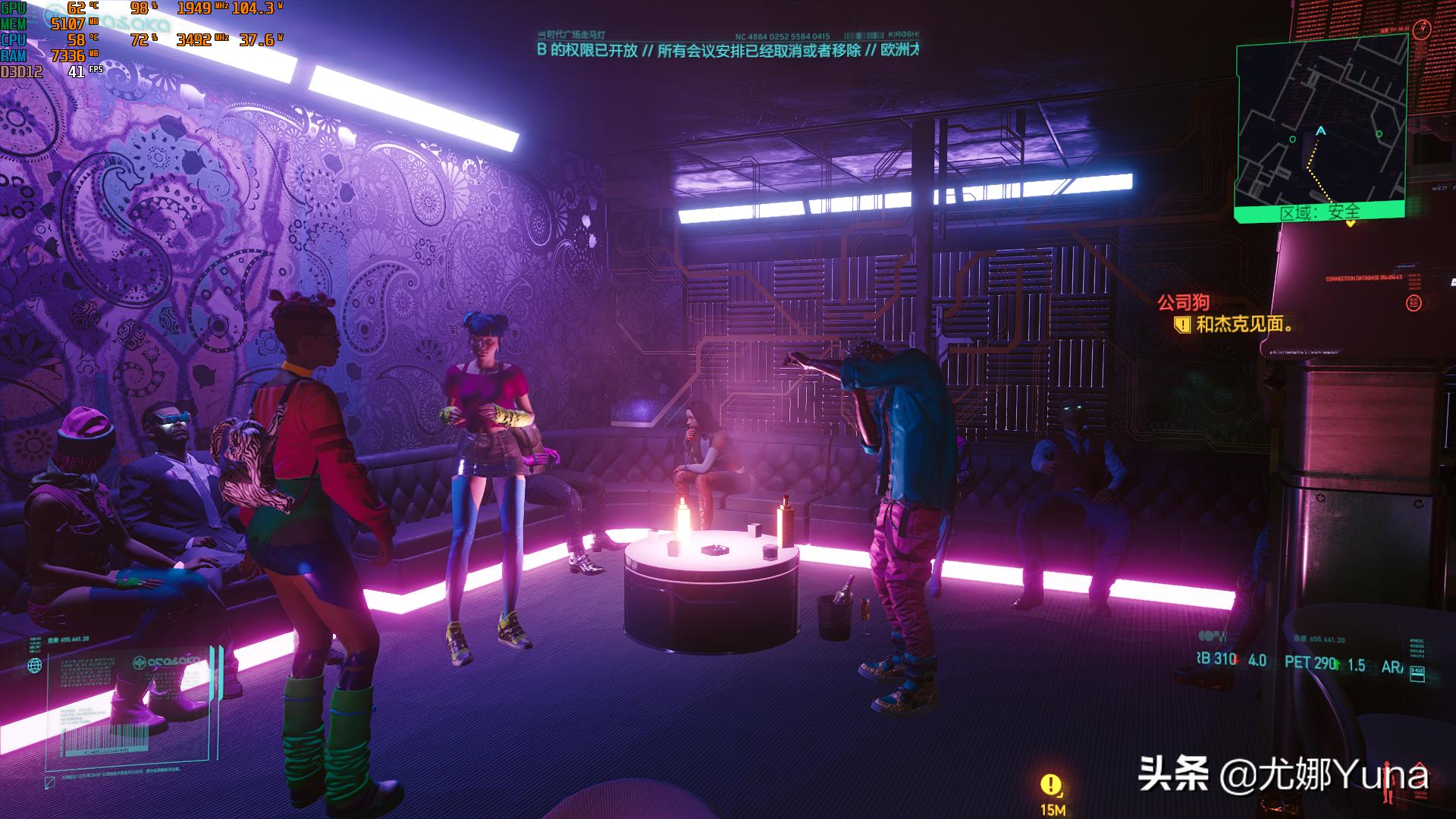Image resolution: width=1456 pixels, height=819 pixels.
Task: Open the minimap in the corner
Action: 1320,121
